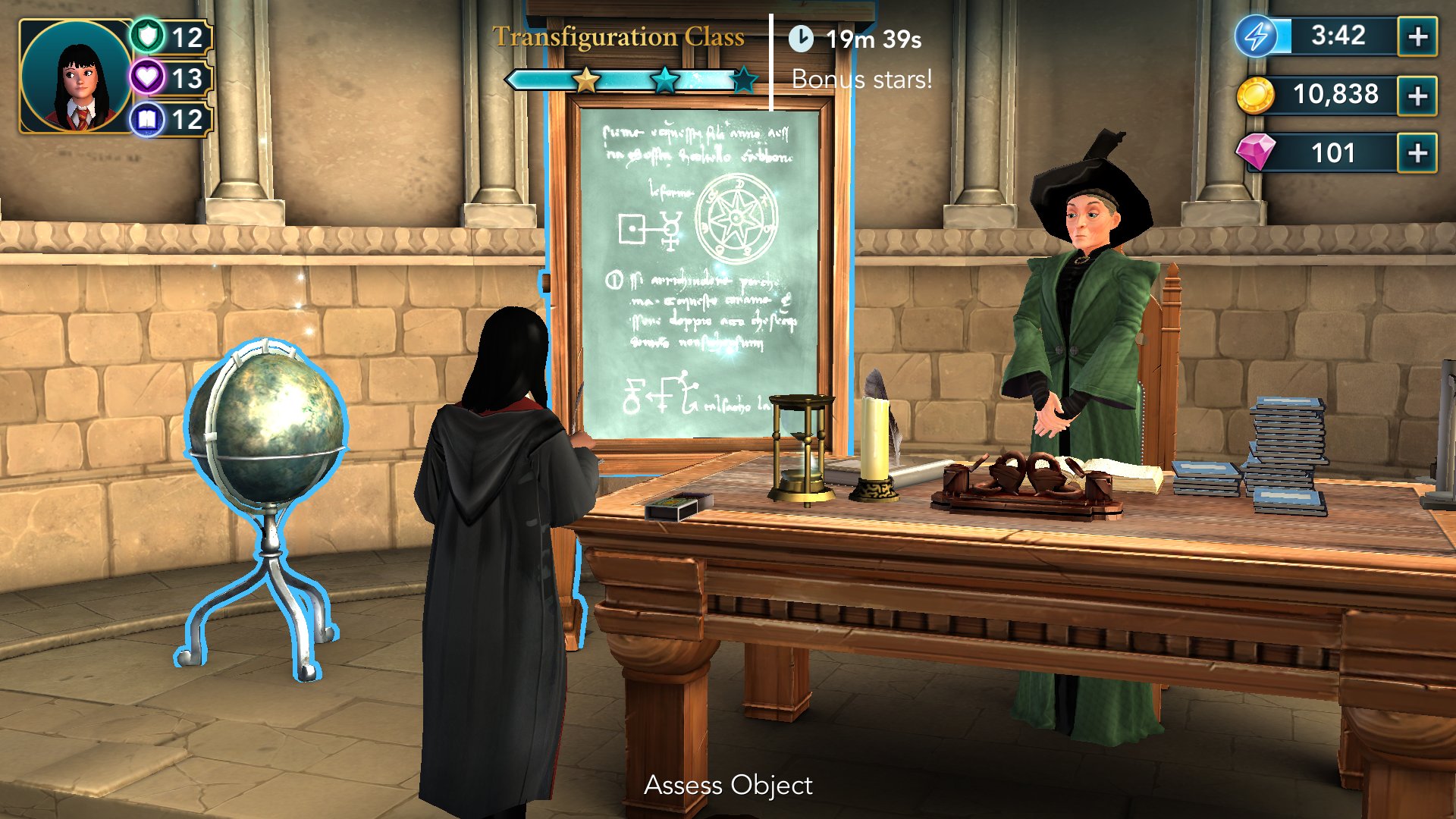Add pink gems using the plus button
This screenshot has width=1456, height=819.
tap(1417, 153)
